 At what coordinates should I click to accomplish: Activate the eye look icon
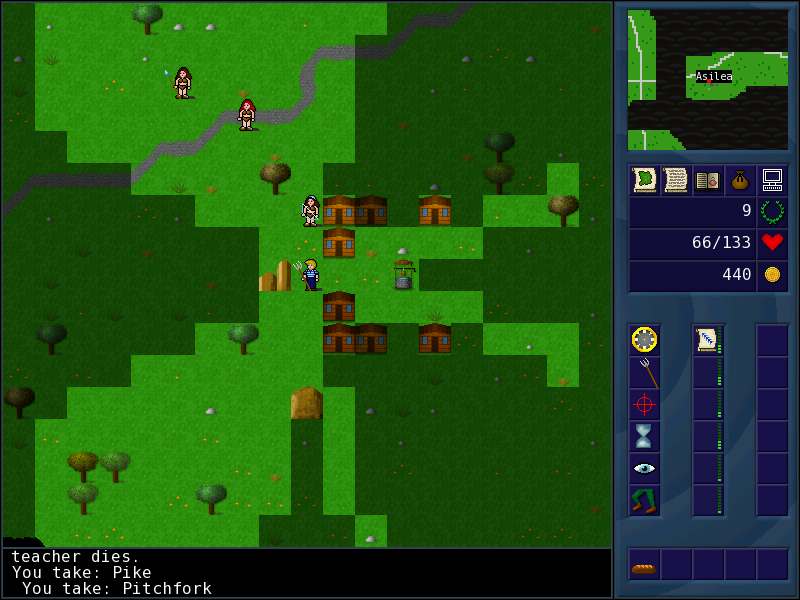tap(644, 468)
